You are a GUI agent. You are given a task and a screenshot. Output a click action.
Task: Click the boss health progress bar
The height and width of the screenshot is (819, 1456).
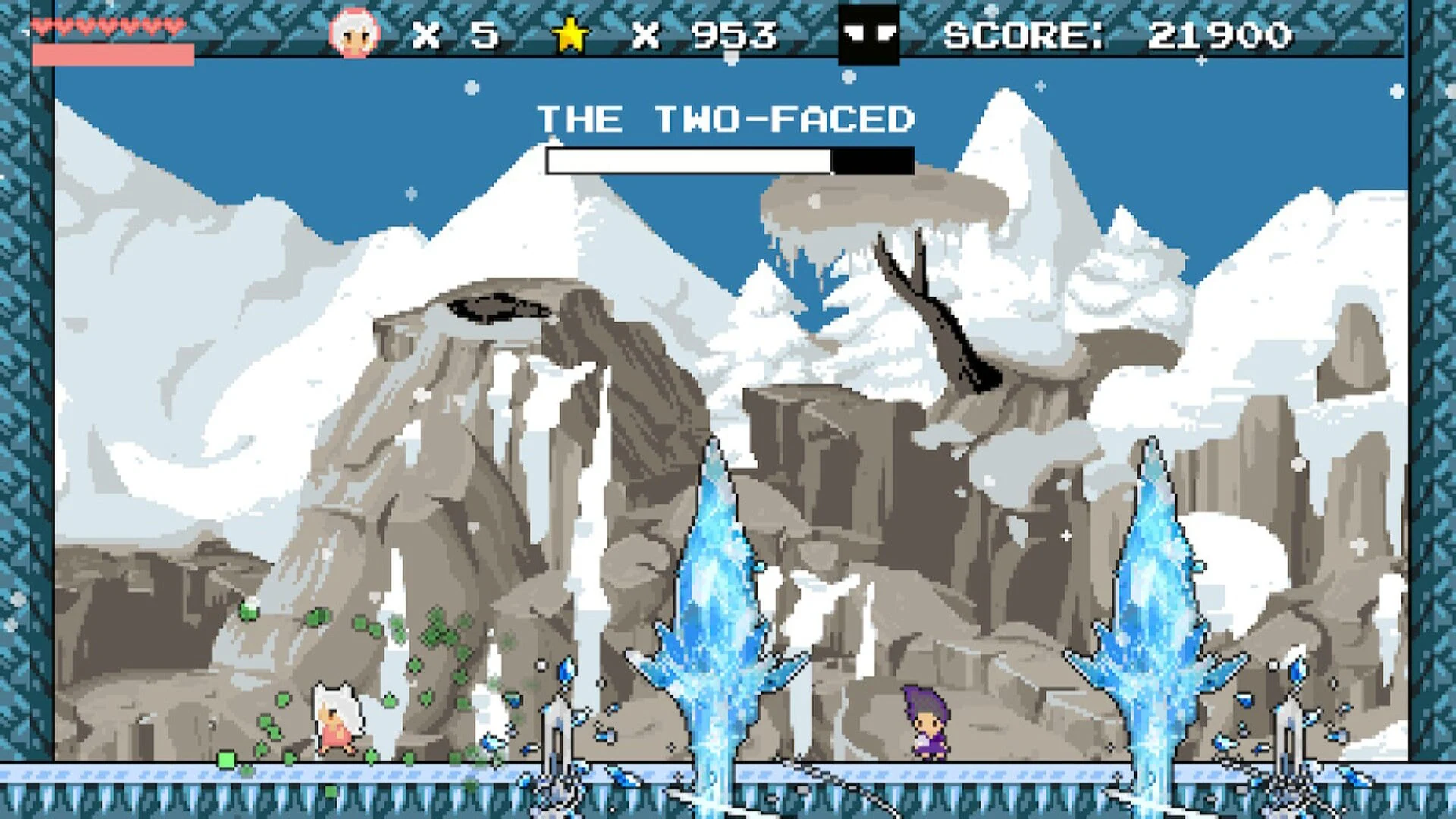pyautogui.click(x=728, y=160)
